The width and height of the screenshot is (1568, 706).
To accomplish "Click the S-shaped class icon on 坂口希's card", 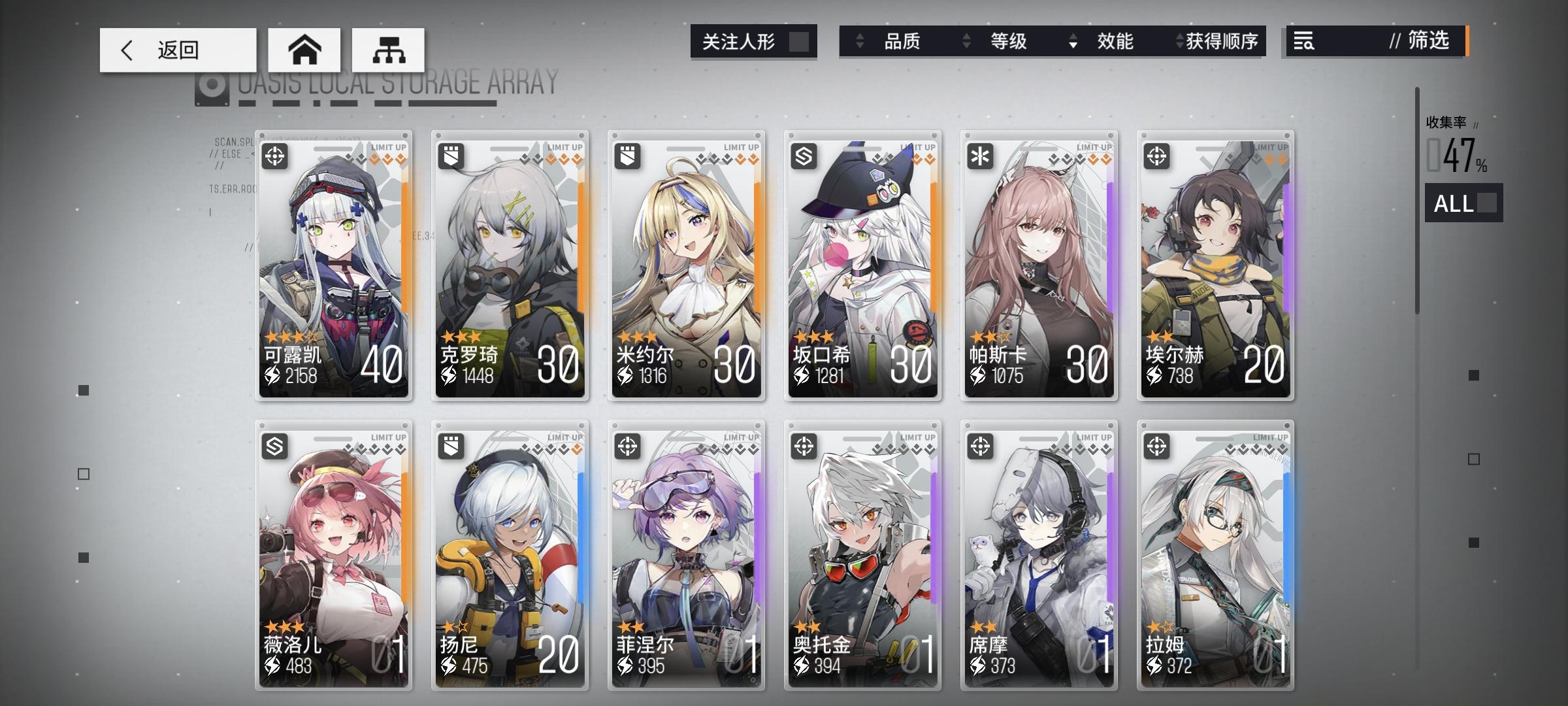I will coord(805,156).
